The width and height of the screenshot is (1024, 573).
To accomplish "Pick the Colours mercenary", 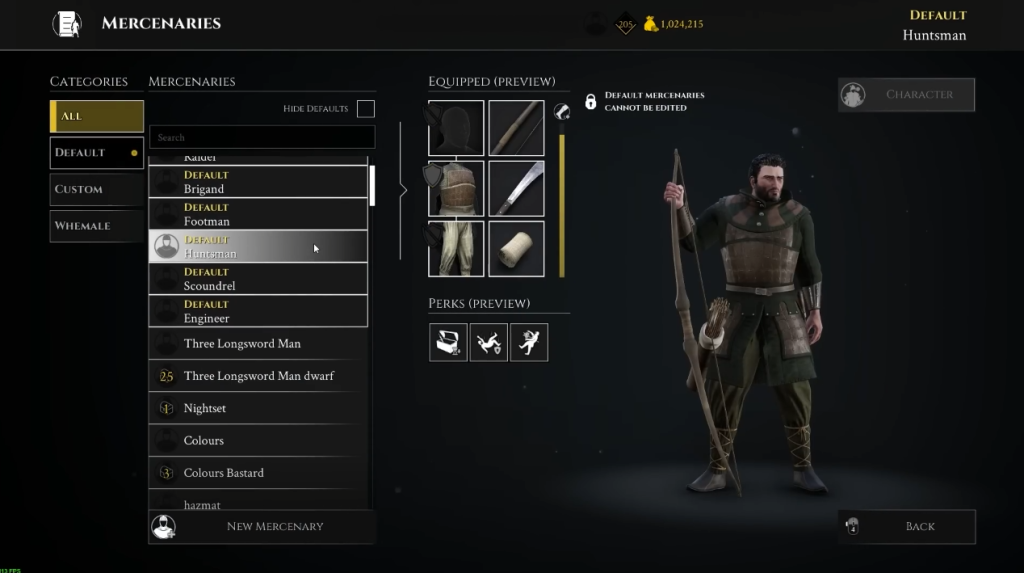I will [x=258, y=440].
